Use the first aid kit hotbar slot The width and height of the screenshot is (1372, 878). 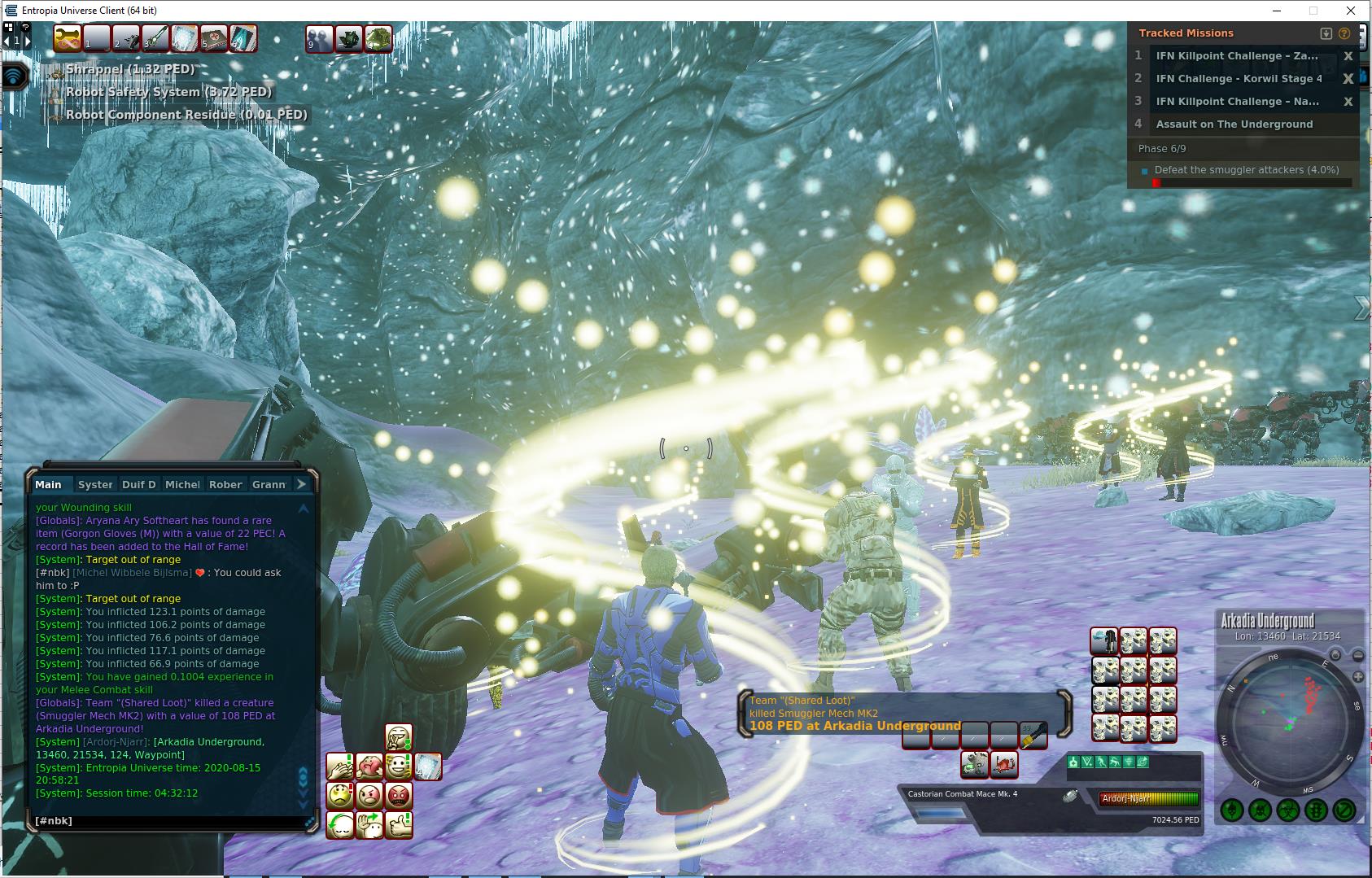pos(214,38)
